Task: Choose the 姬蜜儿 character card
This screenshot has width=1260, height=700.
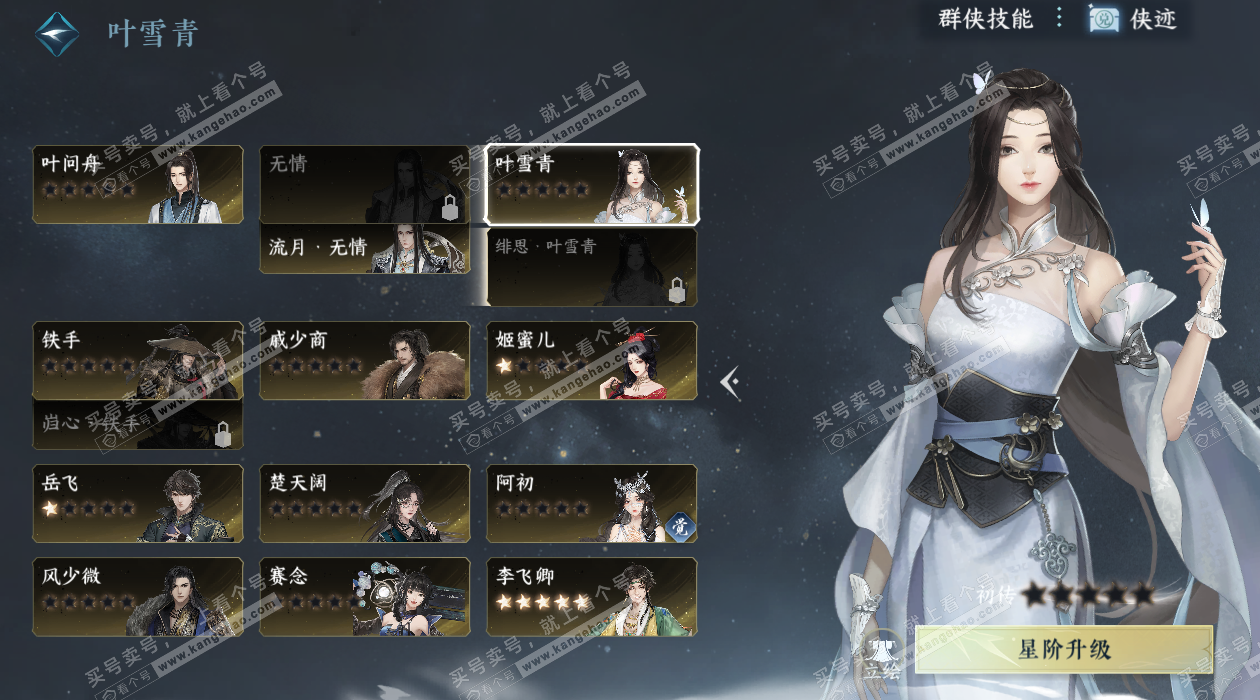Action: pyautogui.click(x=591, y=360)
